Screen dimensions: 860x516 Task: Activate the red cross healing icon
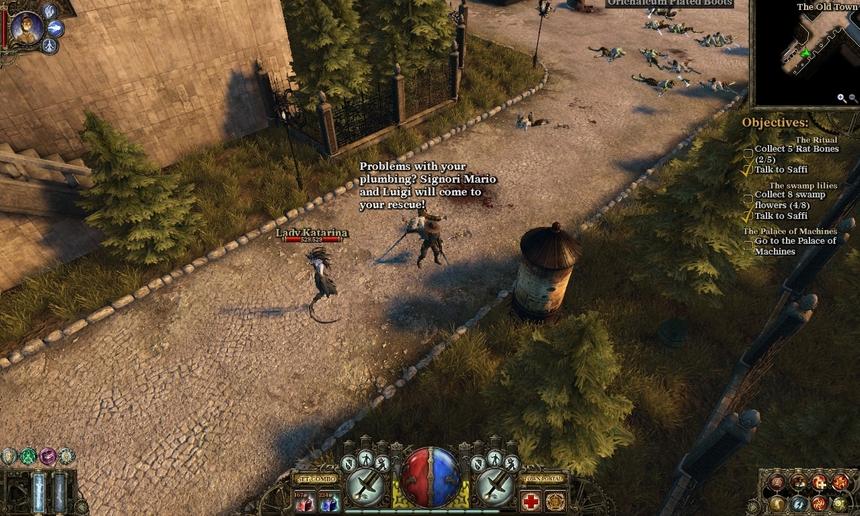tap(530, 501)
